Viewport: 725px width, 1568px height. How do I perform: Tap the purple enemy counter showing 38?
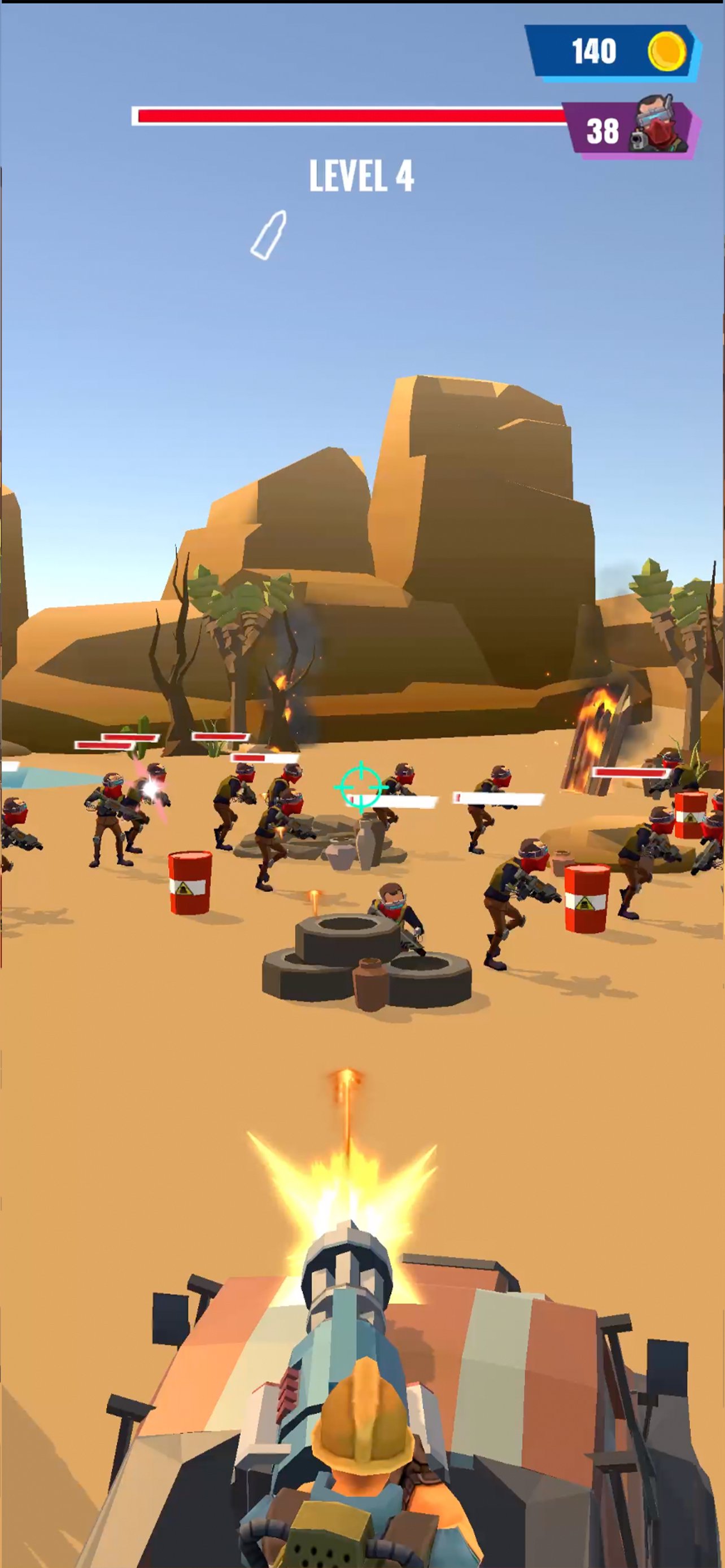click(602, 130)
